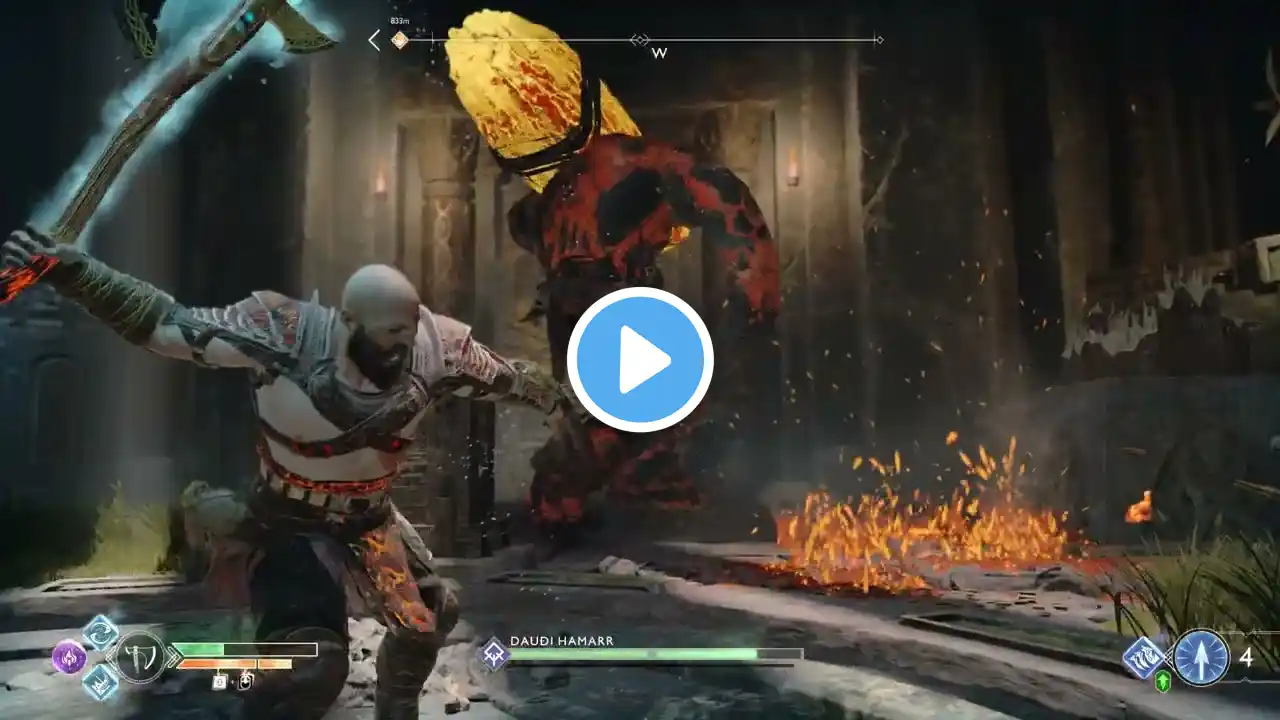Select the Leviathan Axe weapon icon
Image resolution: width=1280 pixels, height=720 pixels.
coord(140,657)
